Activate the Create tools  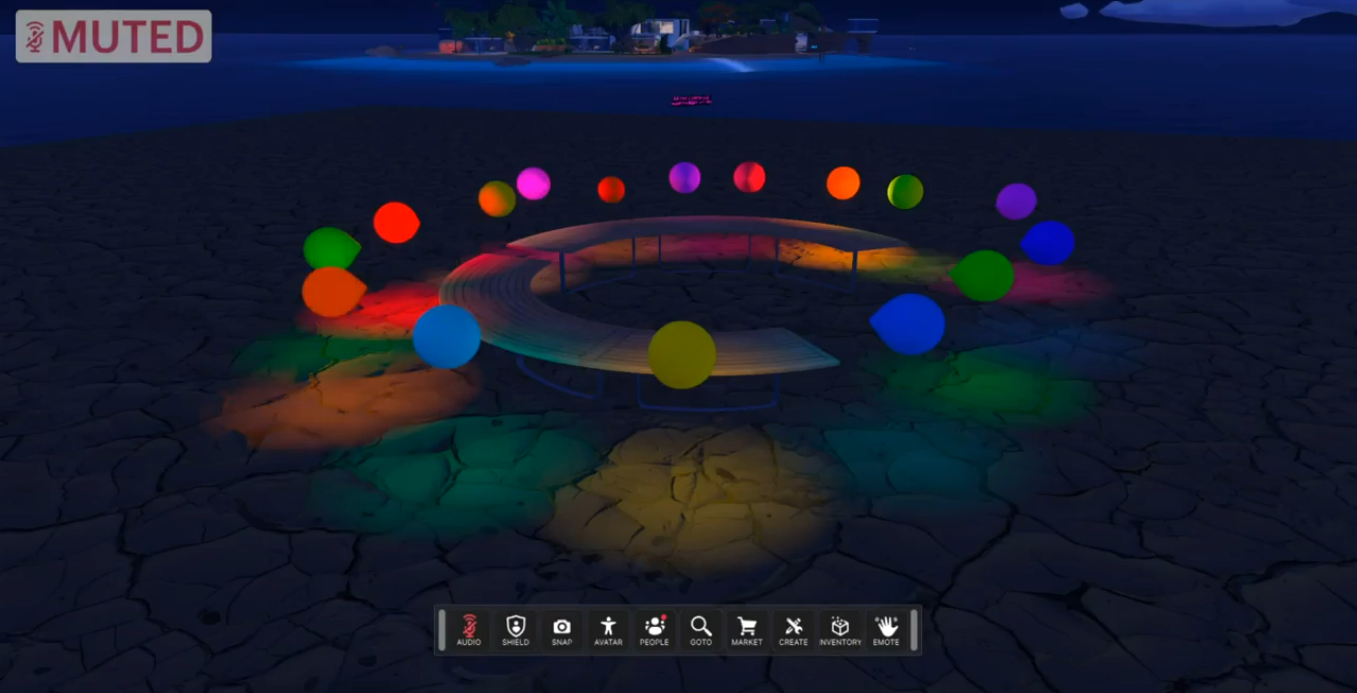click(x=793, y=630)
